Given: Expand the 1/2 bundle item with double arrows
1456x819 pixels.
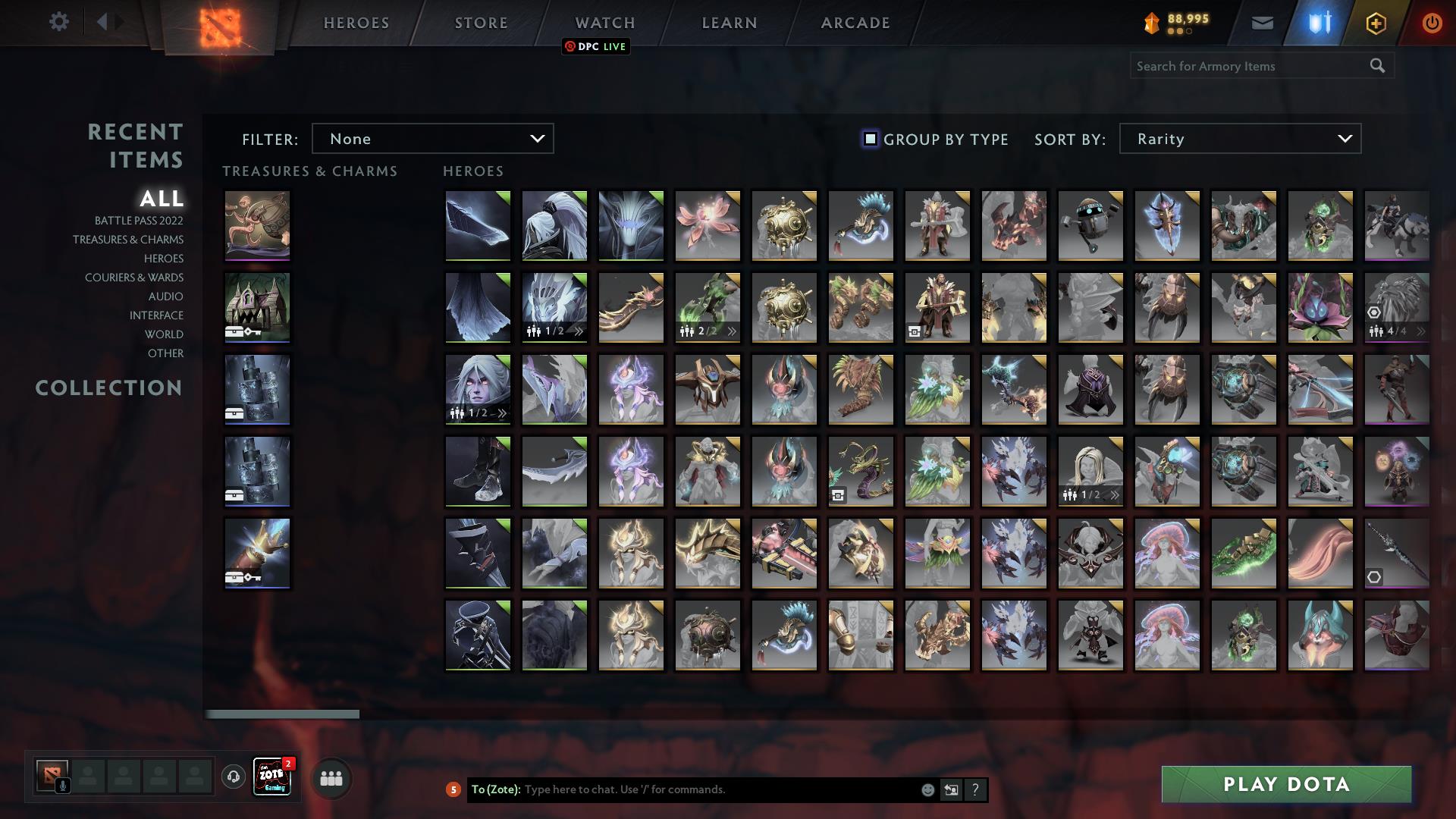Looking at the screenshot, I should 578,331.
